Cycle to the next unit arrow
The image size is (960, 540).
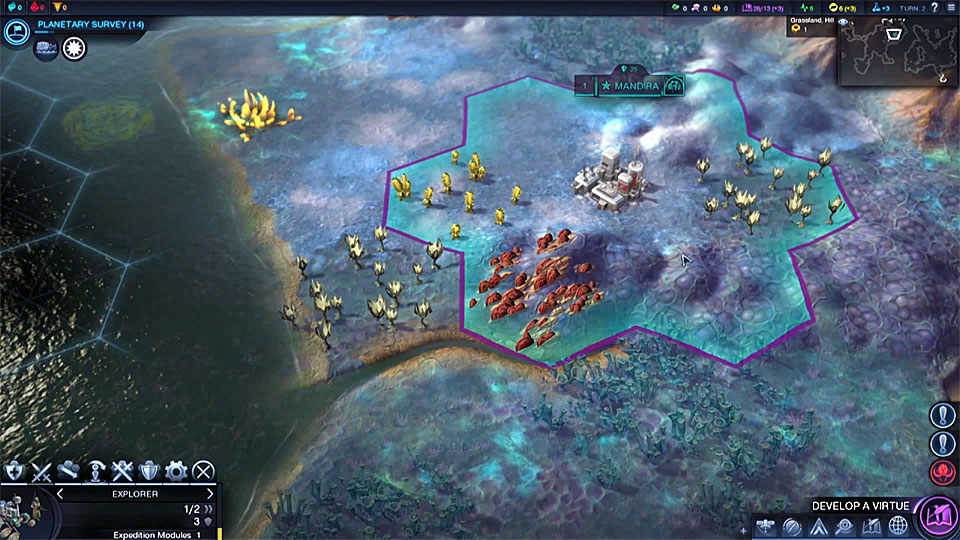[210, 493]
